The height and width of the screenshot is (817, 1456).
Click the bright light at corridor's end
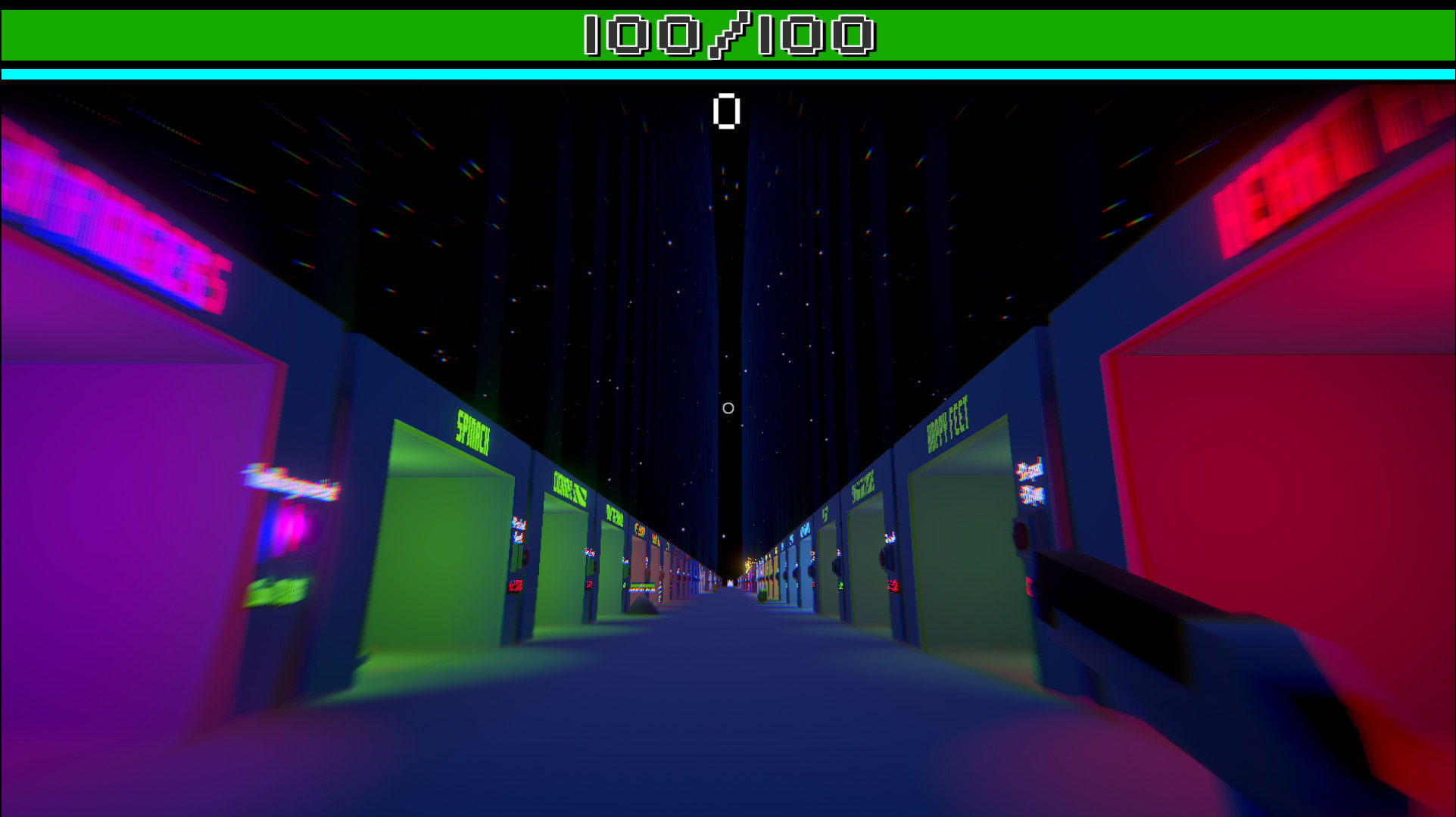point(748,564)
